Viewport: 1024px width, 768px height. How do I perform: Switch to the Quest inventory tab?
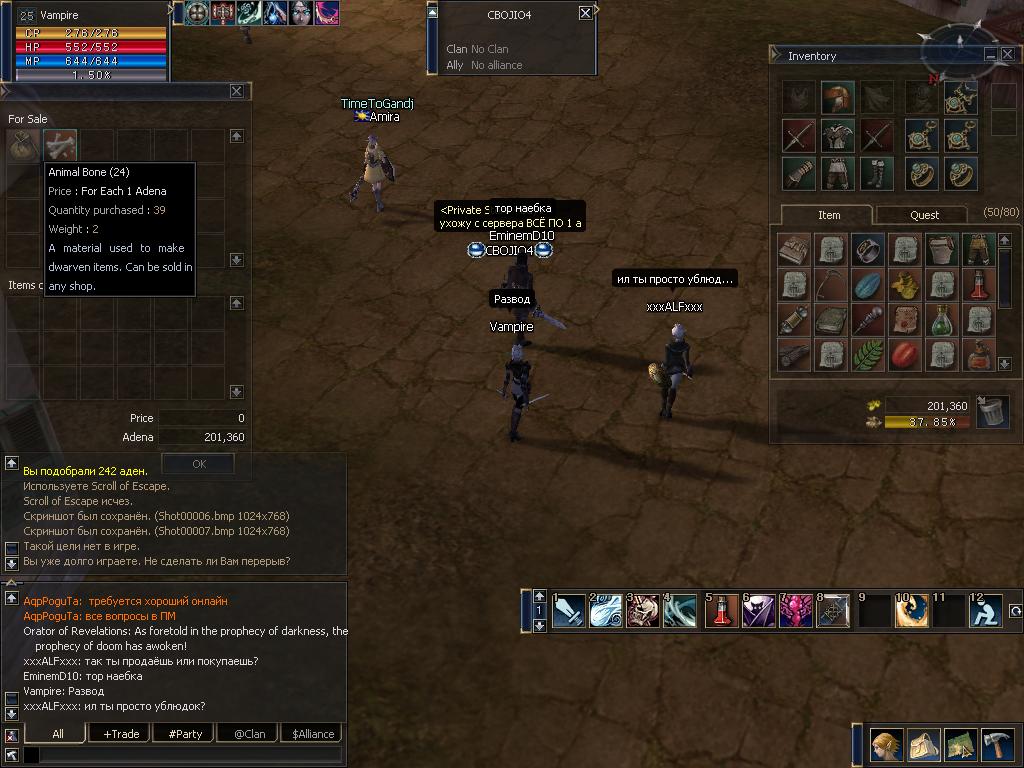click(924, 215)
